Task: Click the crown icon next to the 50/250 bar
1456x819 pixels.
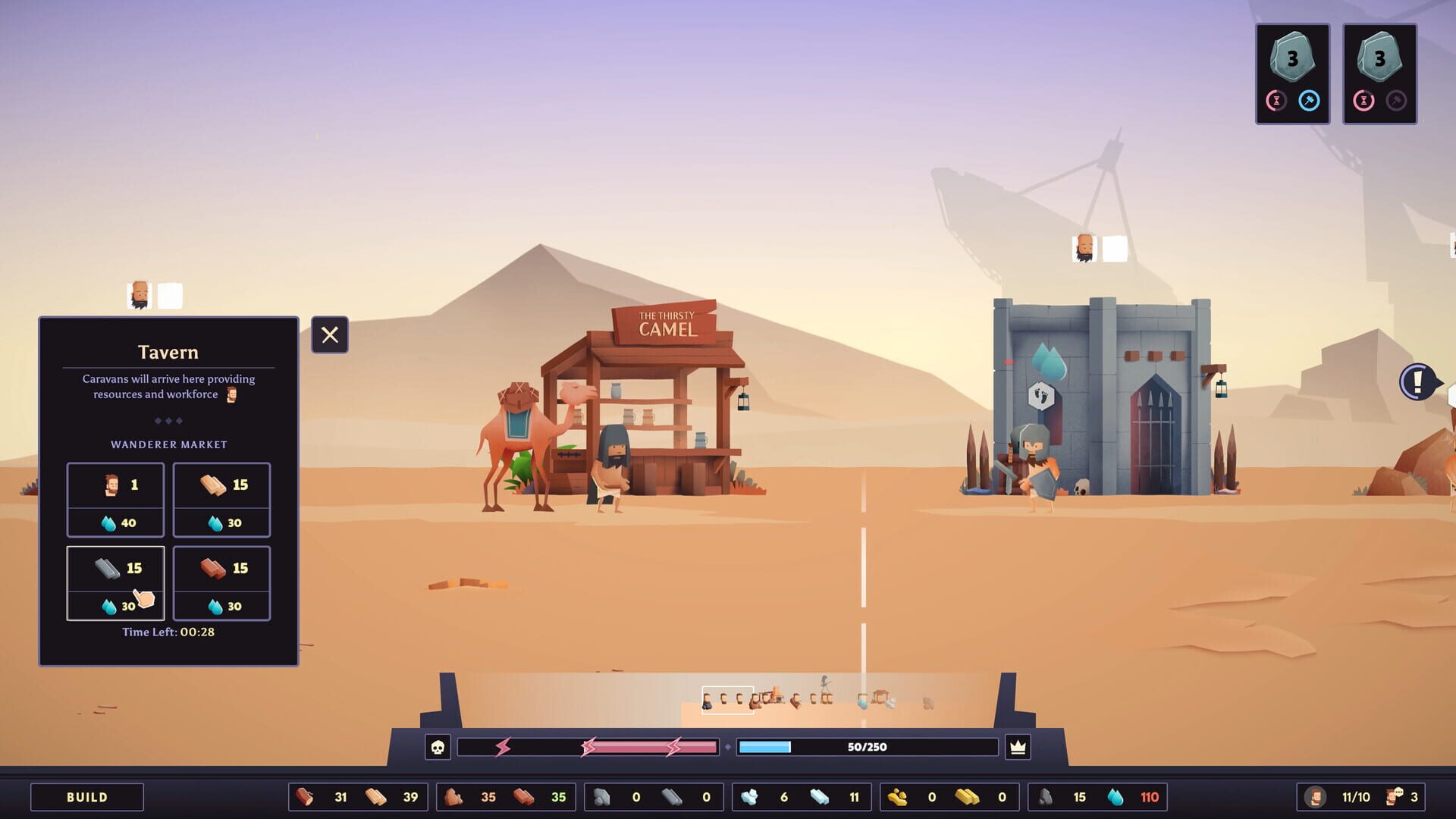Action: tap(1016, 746)
